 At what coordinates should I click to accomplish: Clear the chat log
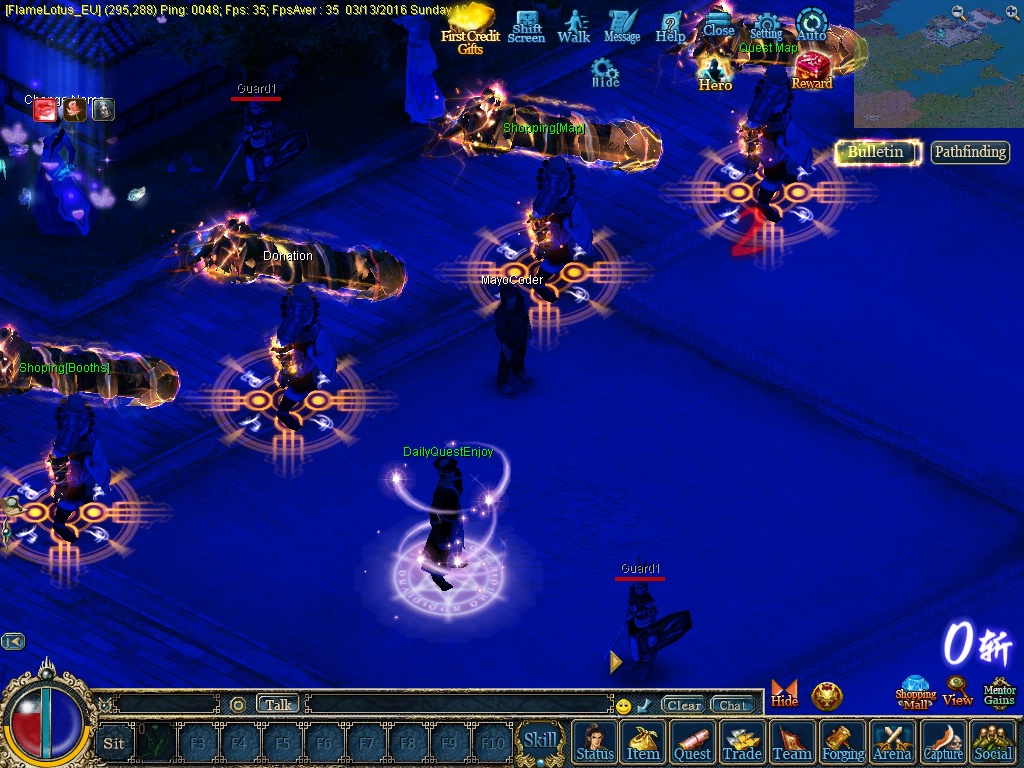click(x=684, y=705)
